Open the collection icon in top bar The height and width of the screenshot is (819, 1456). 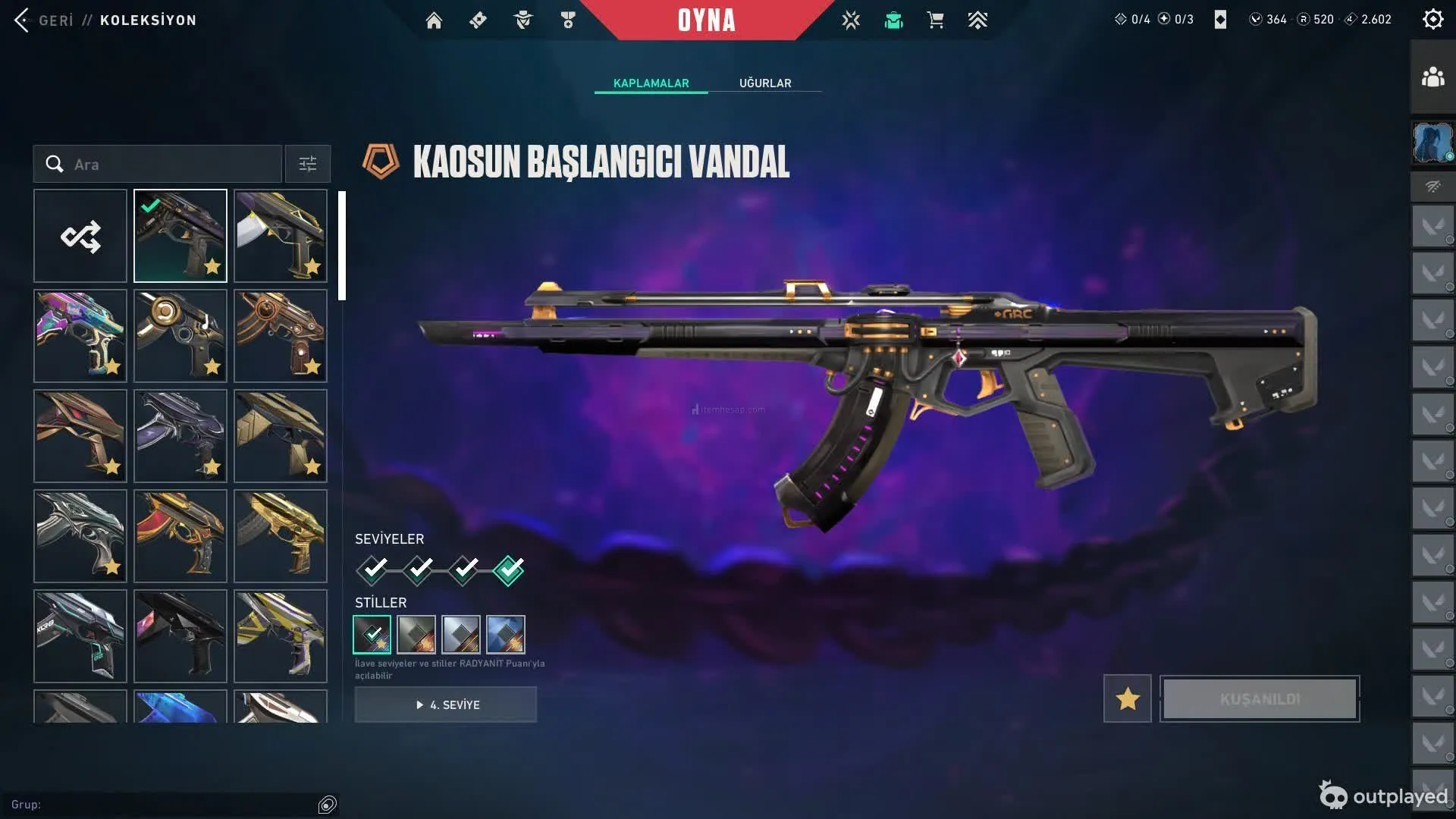tap(893, 20)
